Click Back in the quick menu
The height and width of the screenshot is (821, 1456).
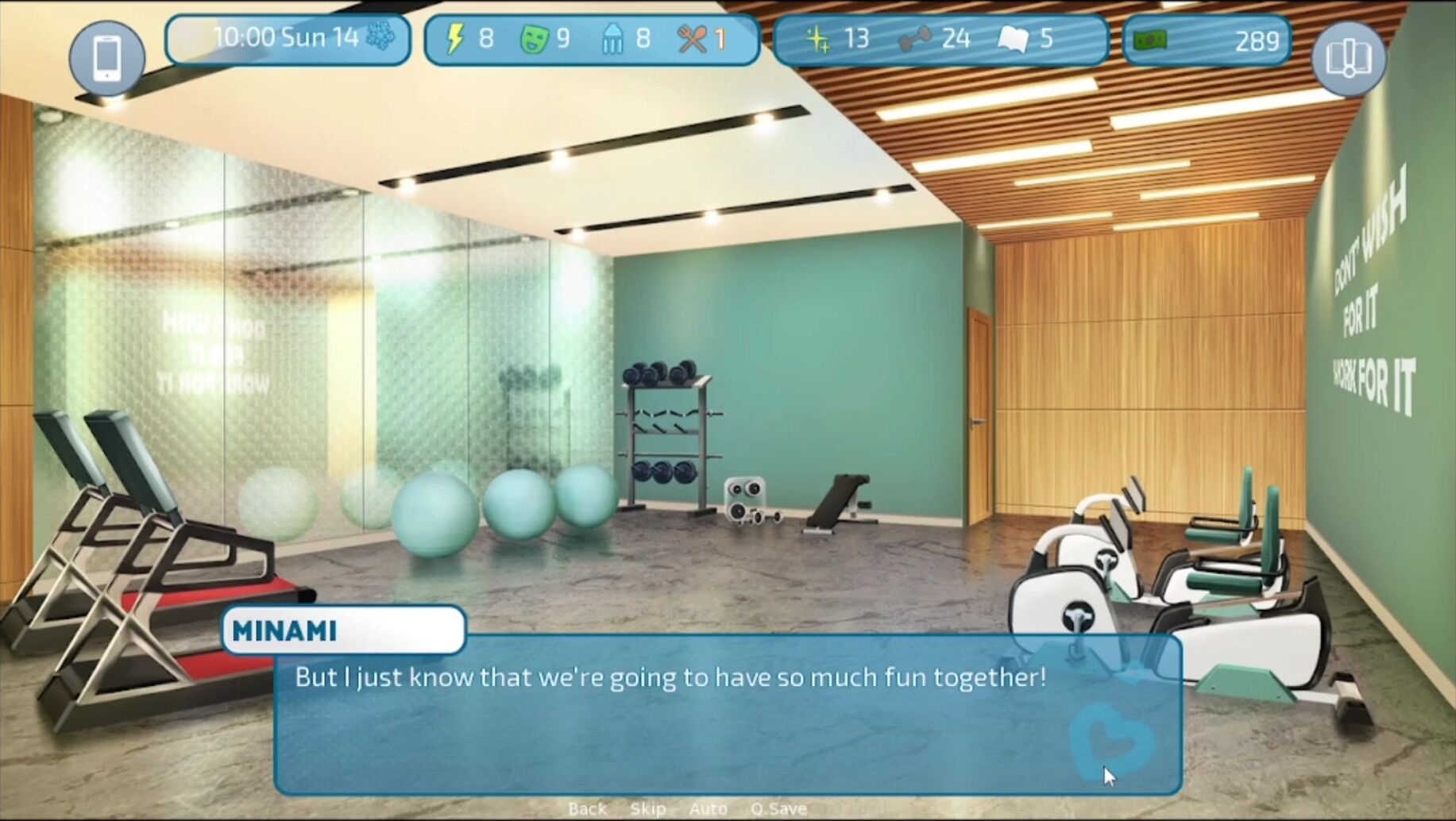(x=587, y=808)
